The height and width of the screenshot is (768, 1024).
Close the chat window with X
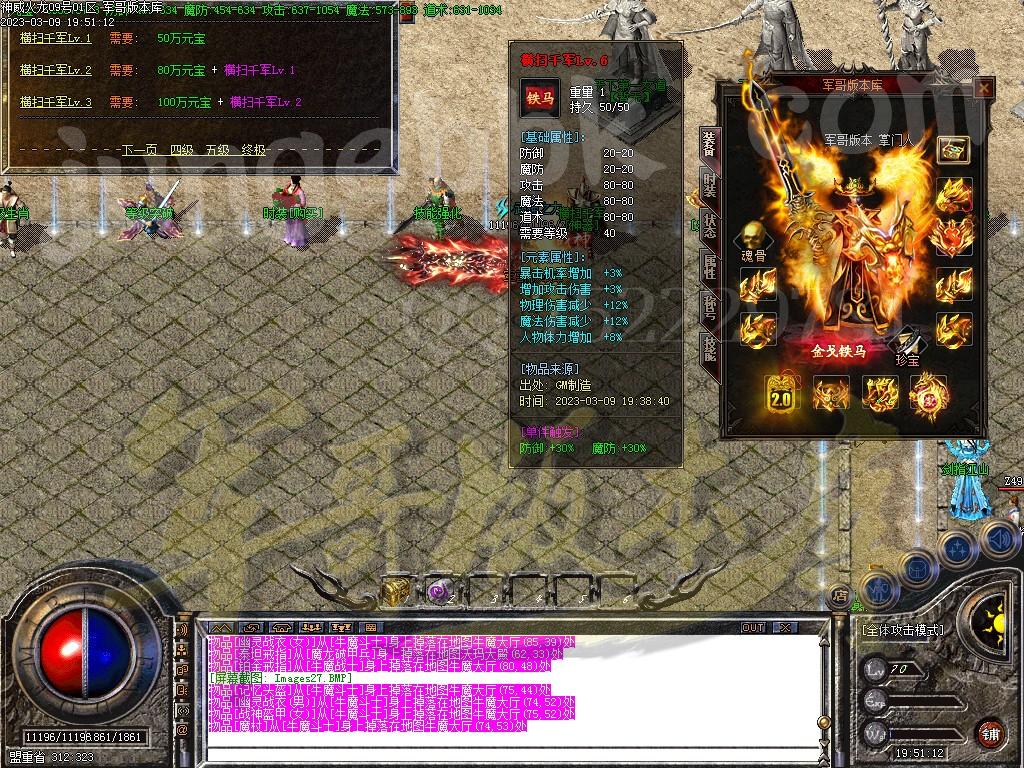point(785,628)
